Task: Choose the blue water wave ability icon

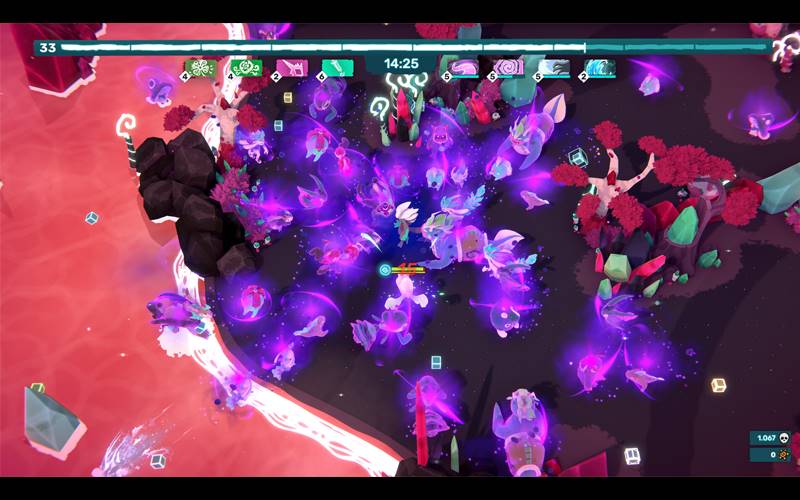Action: [x=600, y=68]
